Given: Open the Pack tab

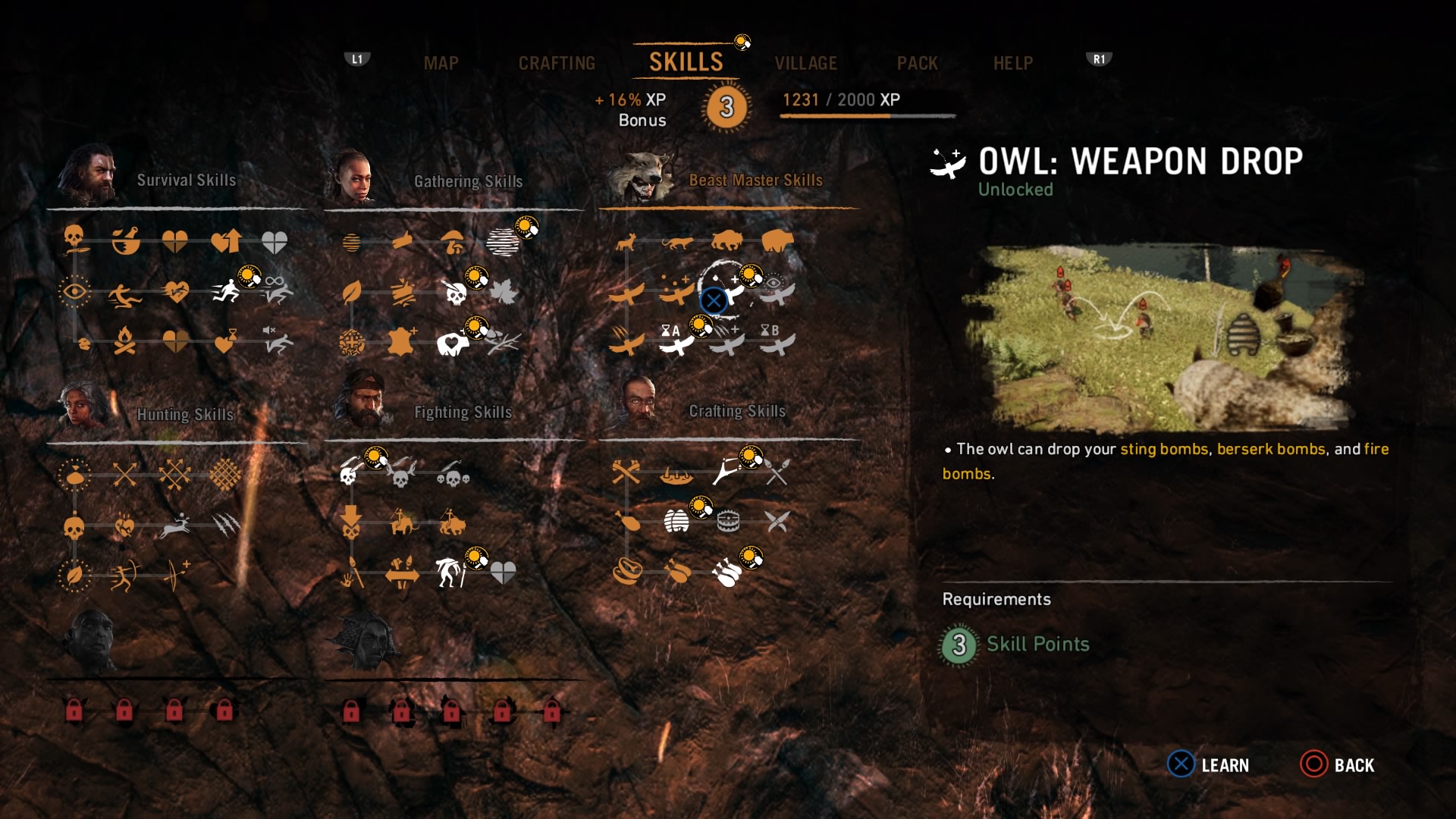Looking at the screenshot, I should coord(917,64).
